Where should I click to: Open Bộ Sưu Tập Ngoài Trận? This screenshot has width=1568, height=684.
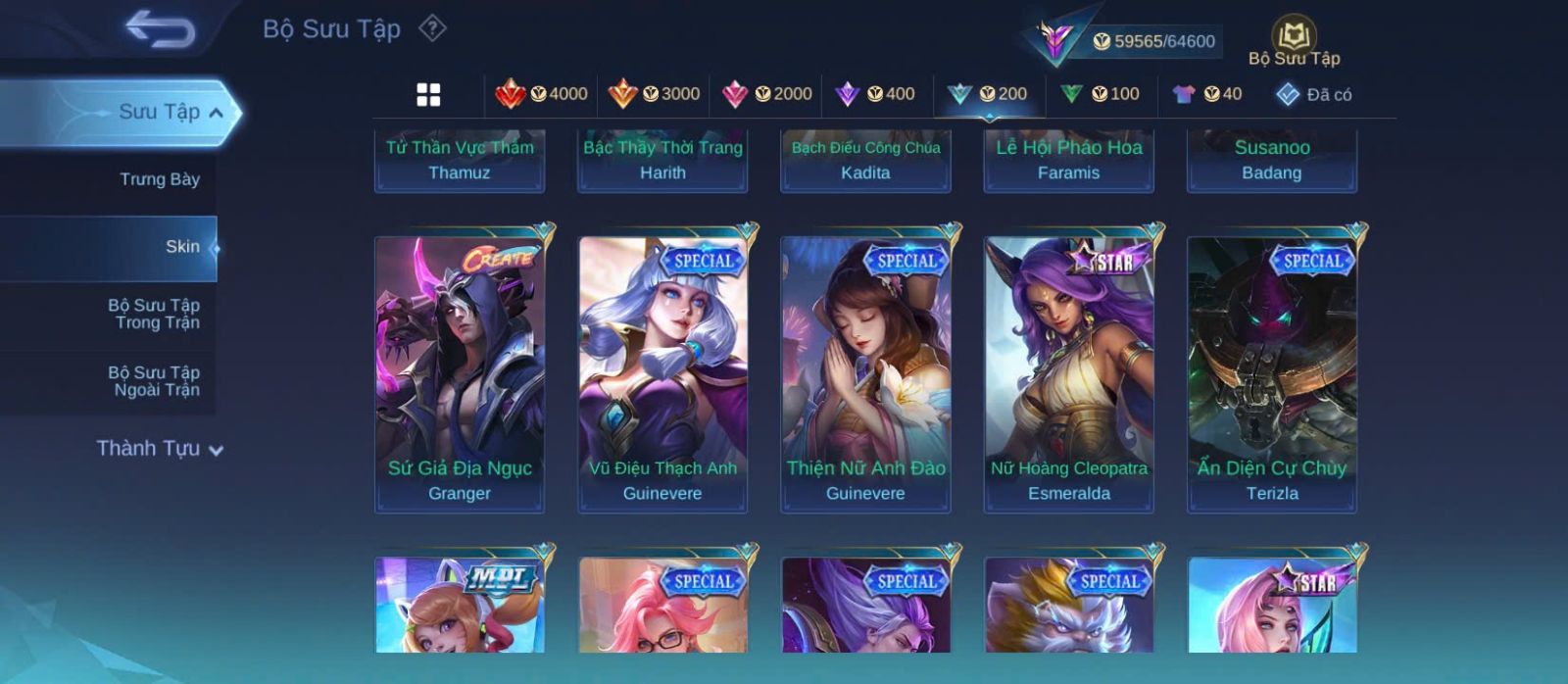154,381
